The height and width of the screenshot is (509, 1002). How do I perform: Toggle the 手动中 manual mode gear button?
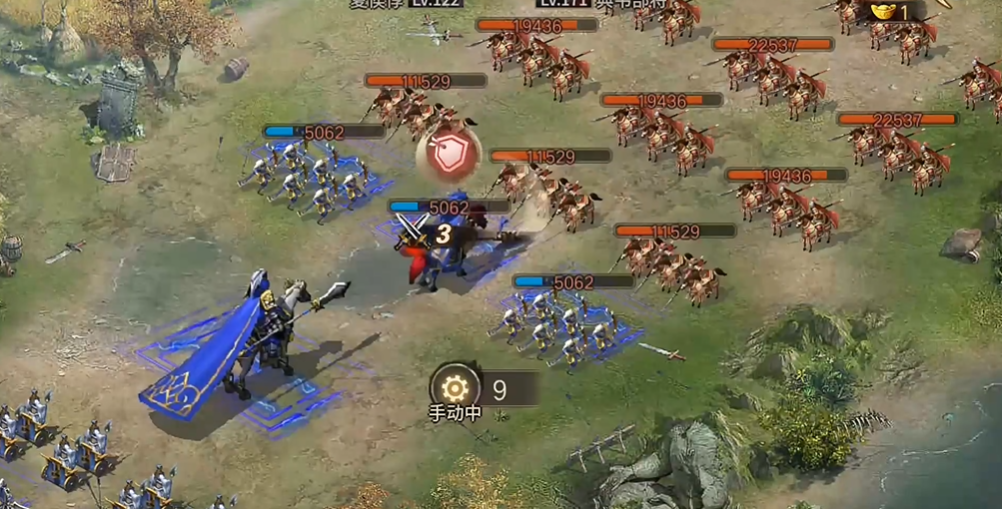coord(455,387)
